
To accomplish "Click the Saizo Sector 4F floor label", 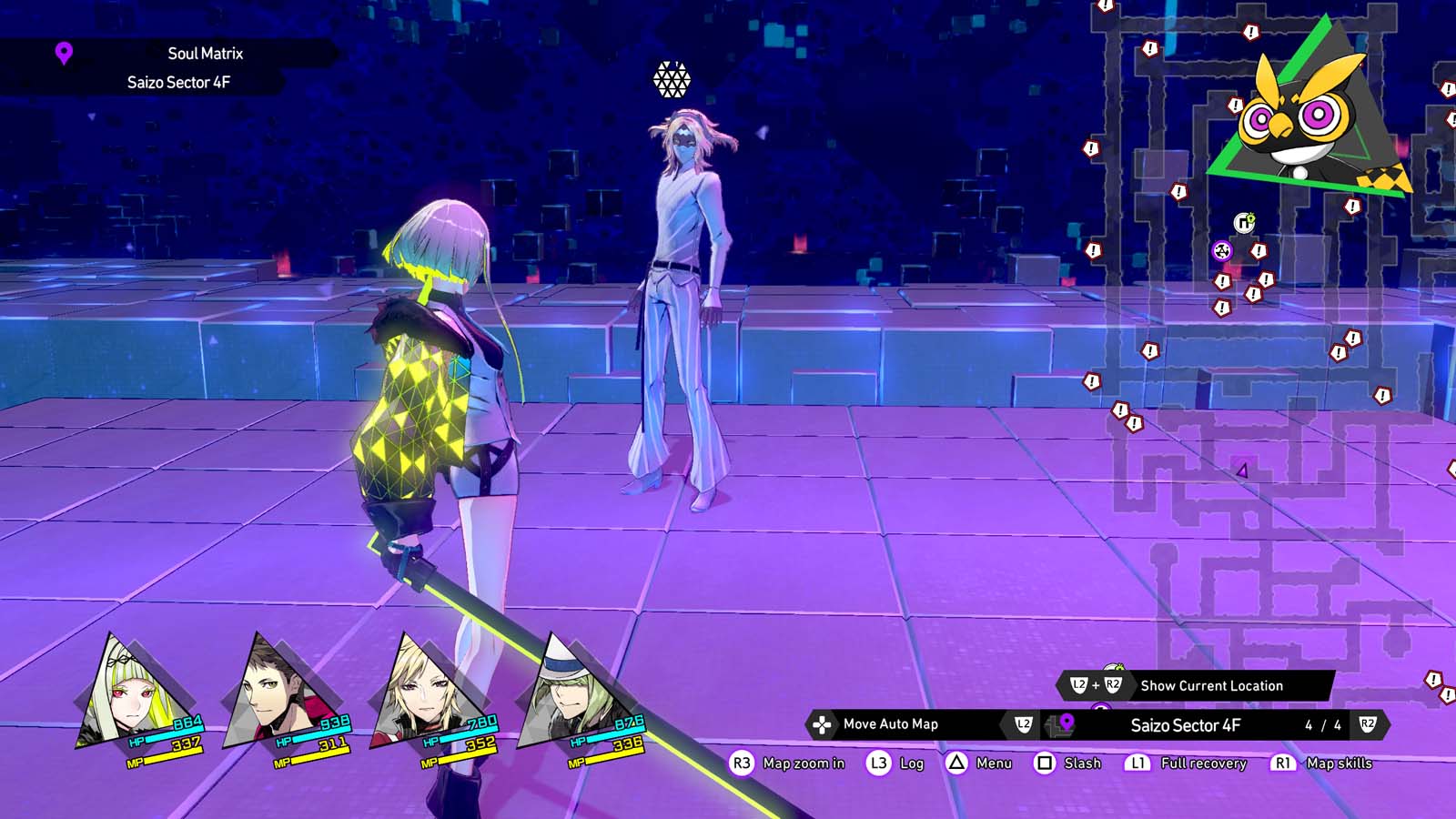I will point(1186,726).
